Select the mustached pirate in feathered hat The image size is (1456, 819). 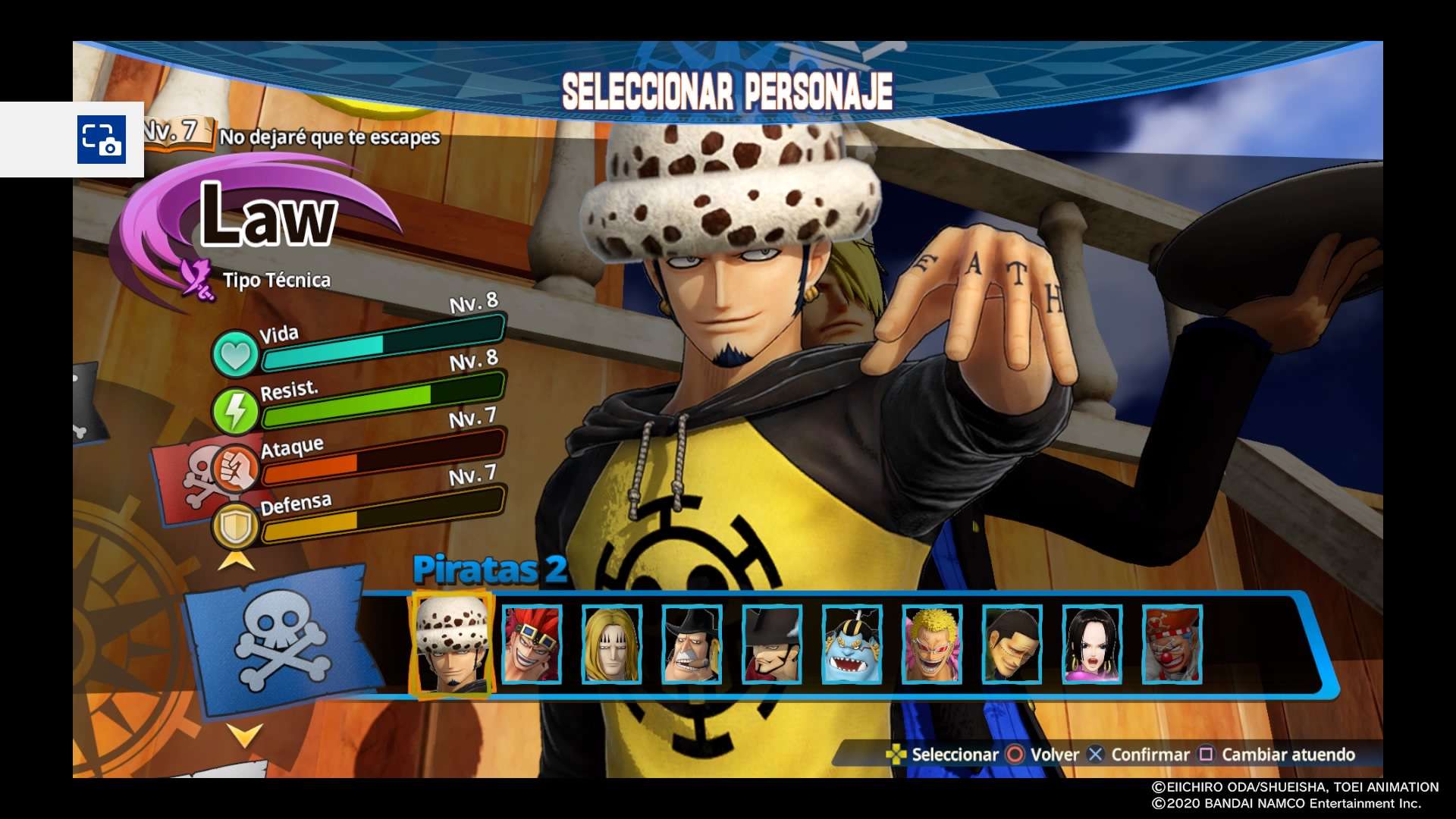[692, 645]
